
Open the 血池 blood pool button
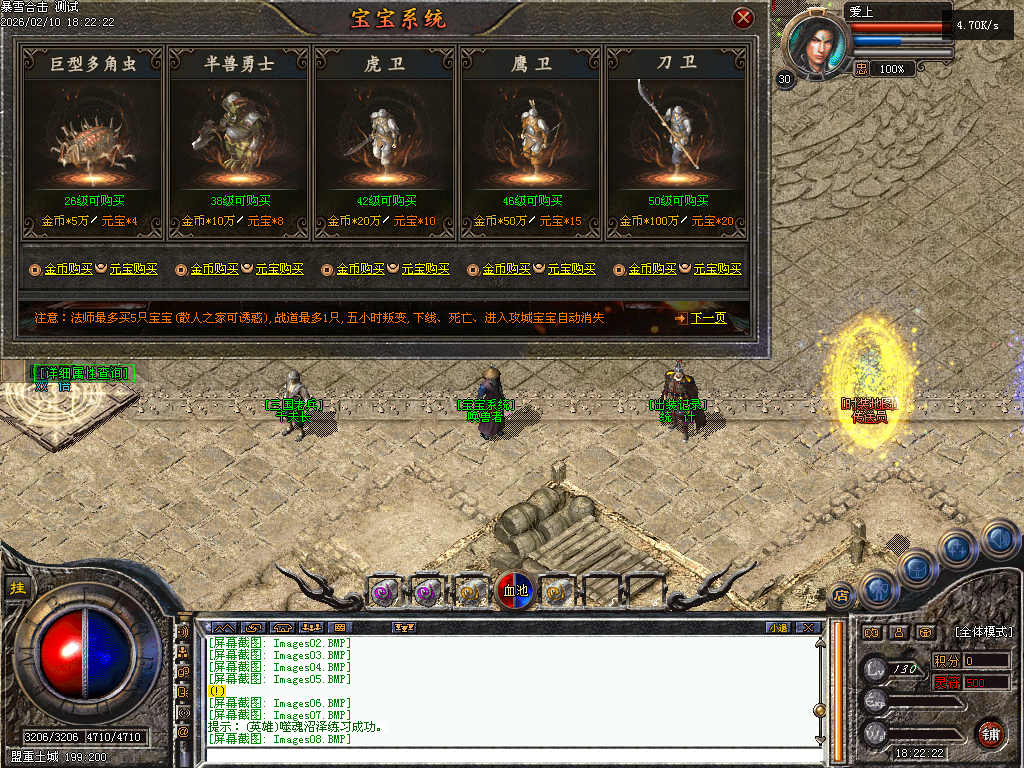tap(514, 591)
